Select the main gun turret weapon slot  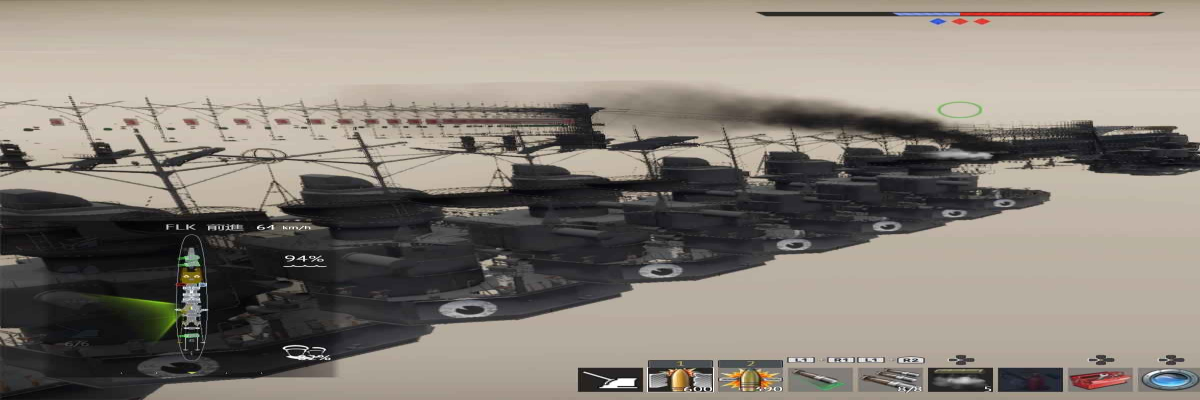click(610, 379)
